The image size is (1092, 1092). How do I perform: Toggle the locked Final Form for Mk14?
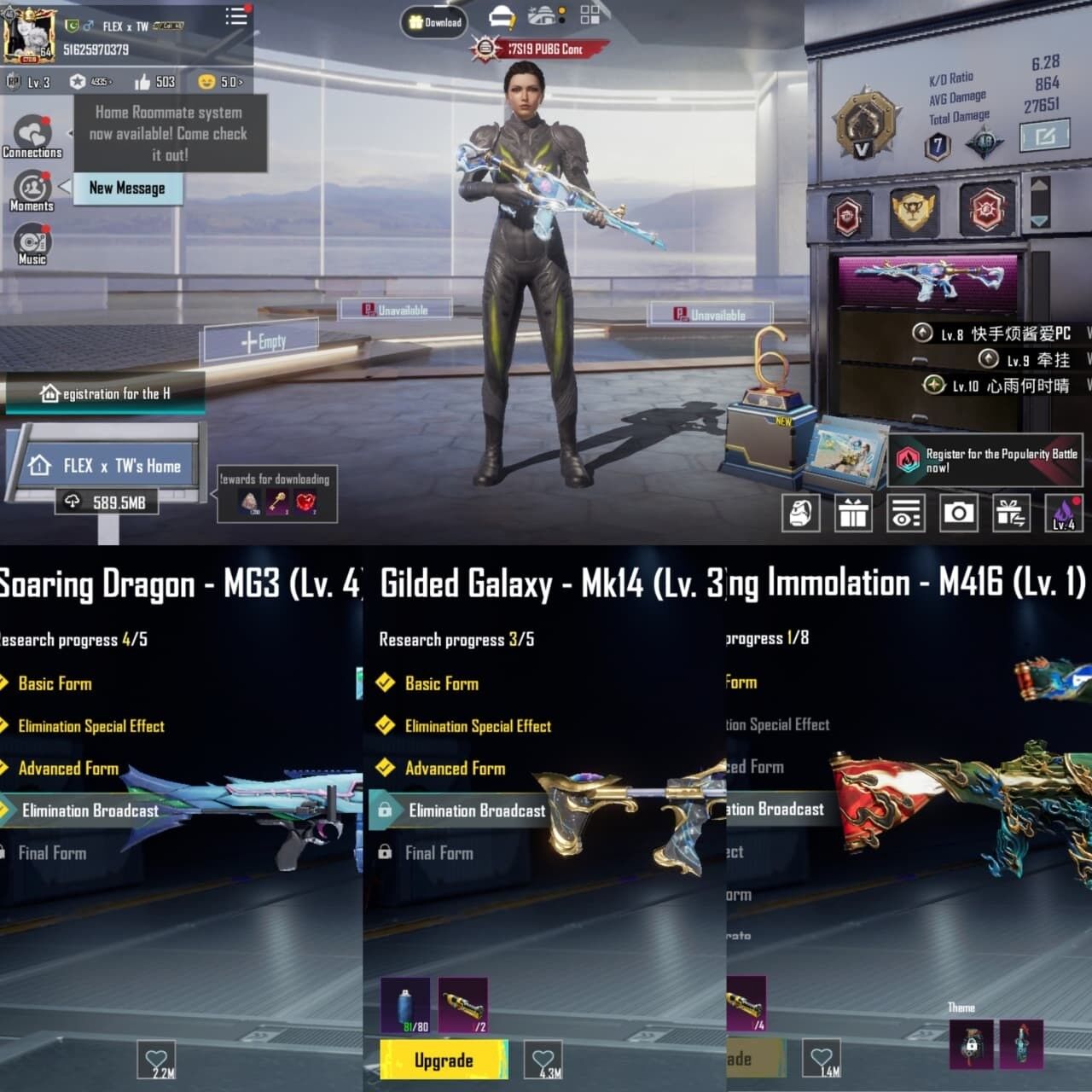tap(440, 852)
